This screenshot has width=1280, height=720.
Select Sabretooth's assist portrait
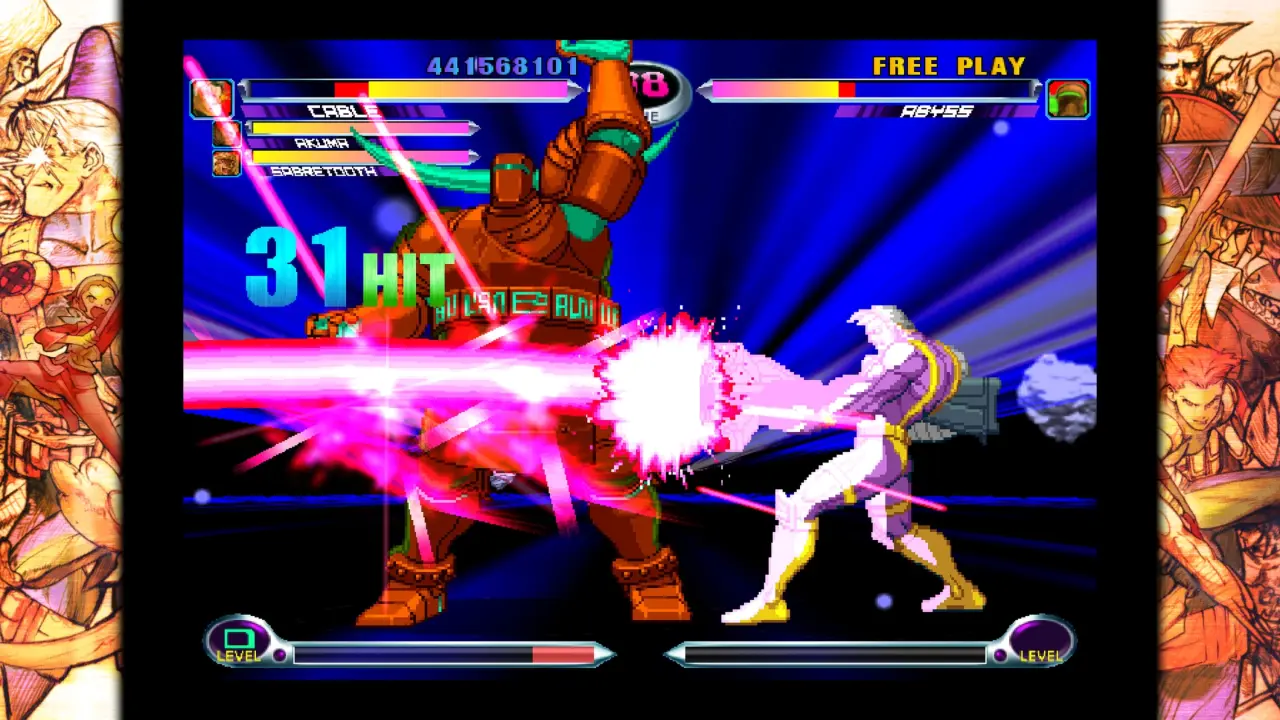point(226,163)
